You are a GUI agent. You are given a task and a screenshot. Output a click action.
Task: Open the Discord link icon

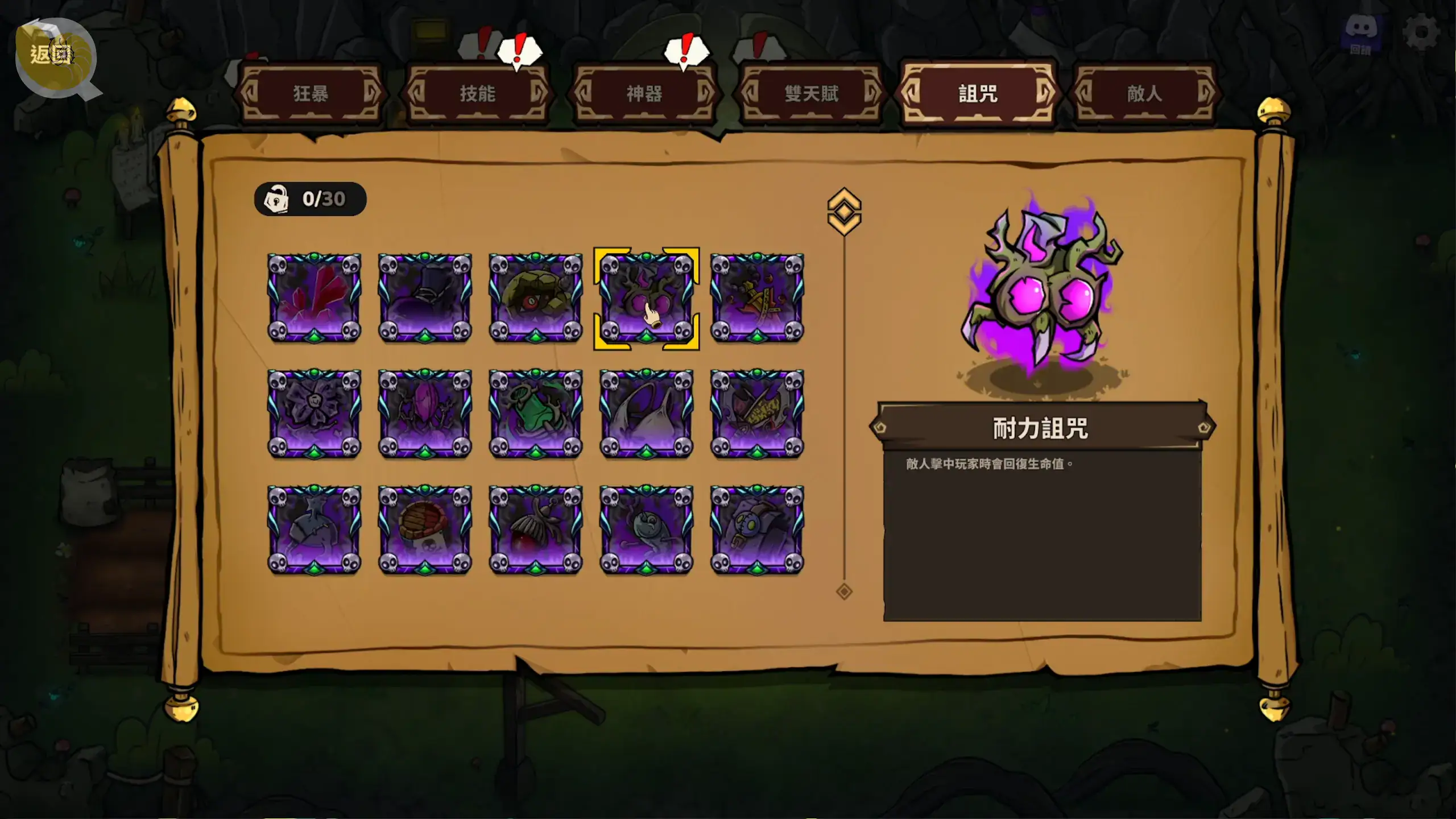(x=1361, y=32)
